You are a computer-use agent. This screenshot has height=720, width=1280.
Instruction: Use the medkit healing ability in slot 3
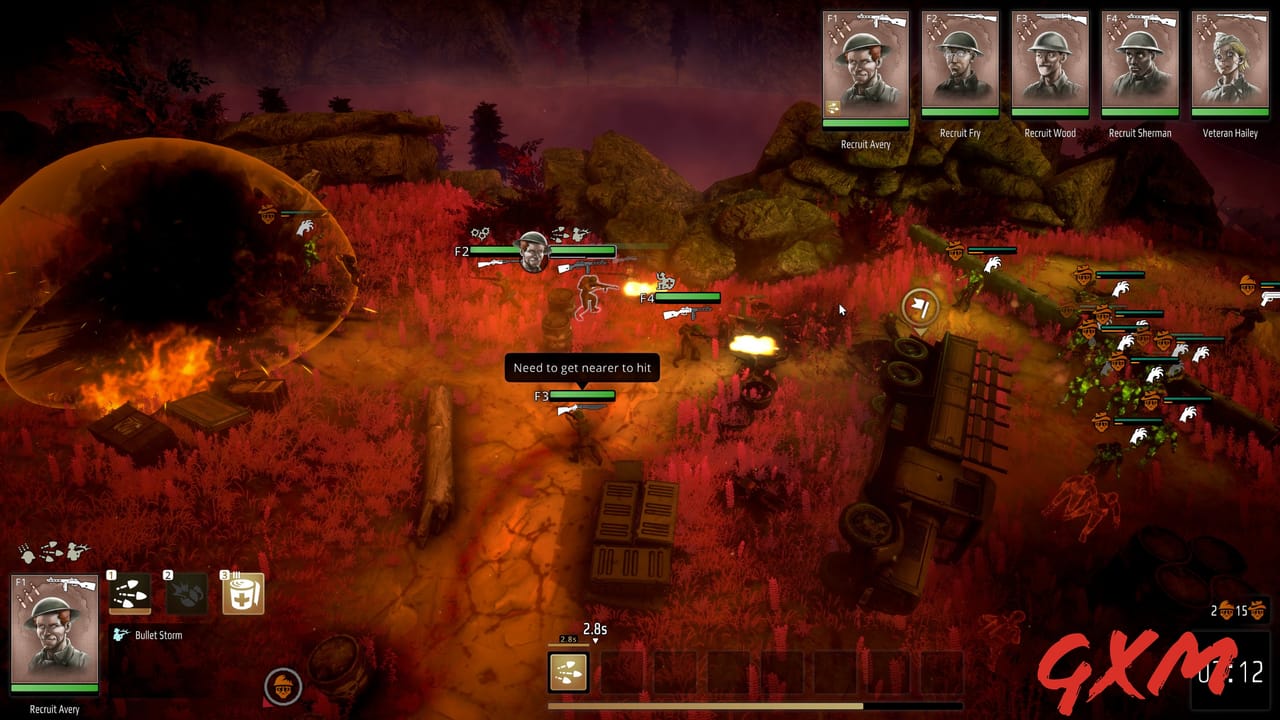pos(242,594)
